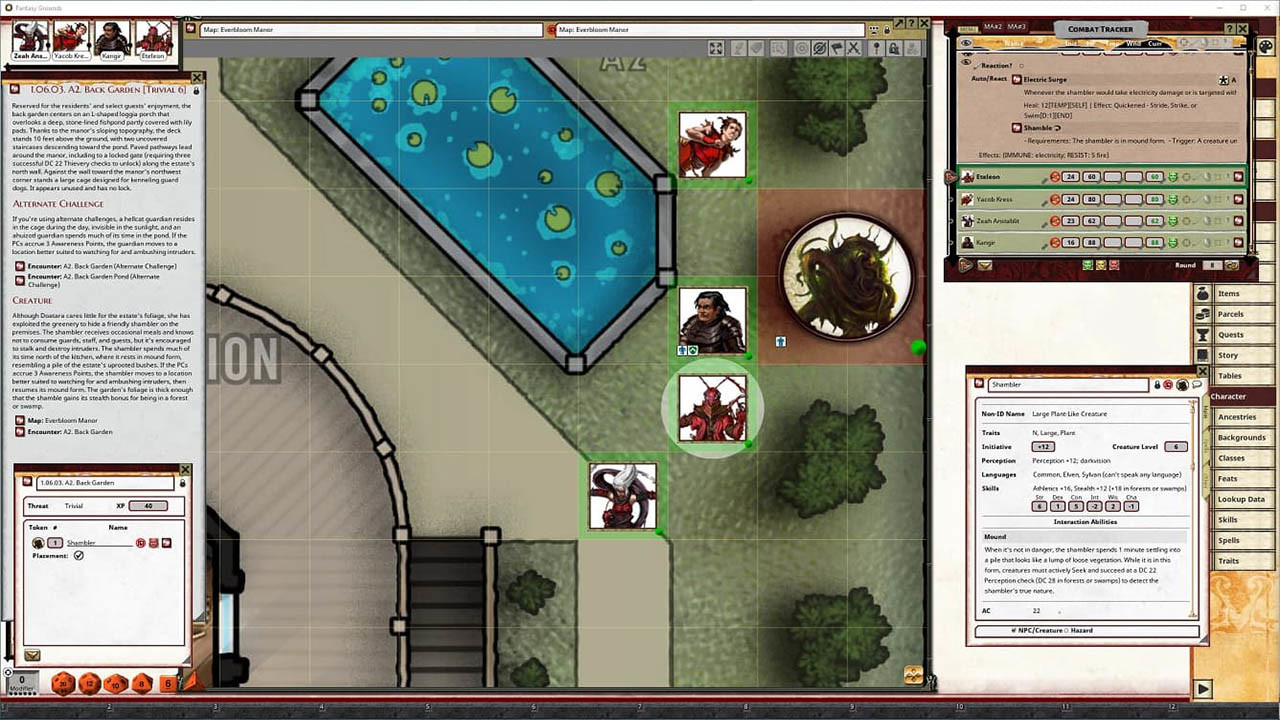Screen dimensions: 1280x720
Task: Select the zoom-to-fit icon on map toolbar
Action: (716, 47)
